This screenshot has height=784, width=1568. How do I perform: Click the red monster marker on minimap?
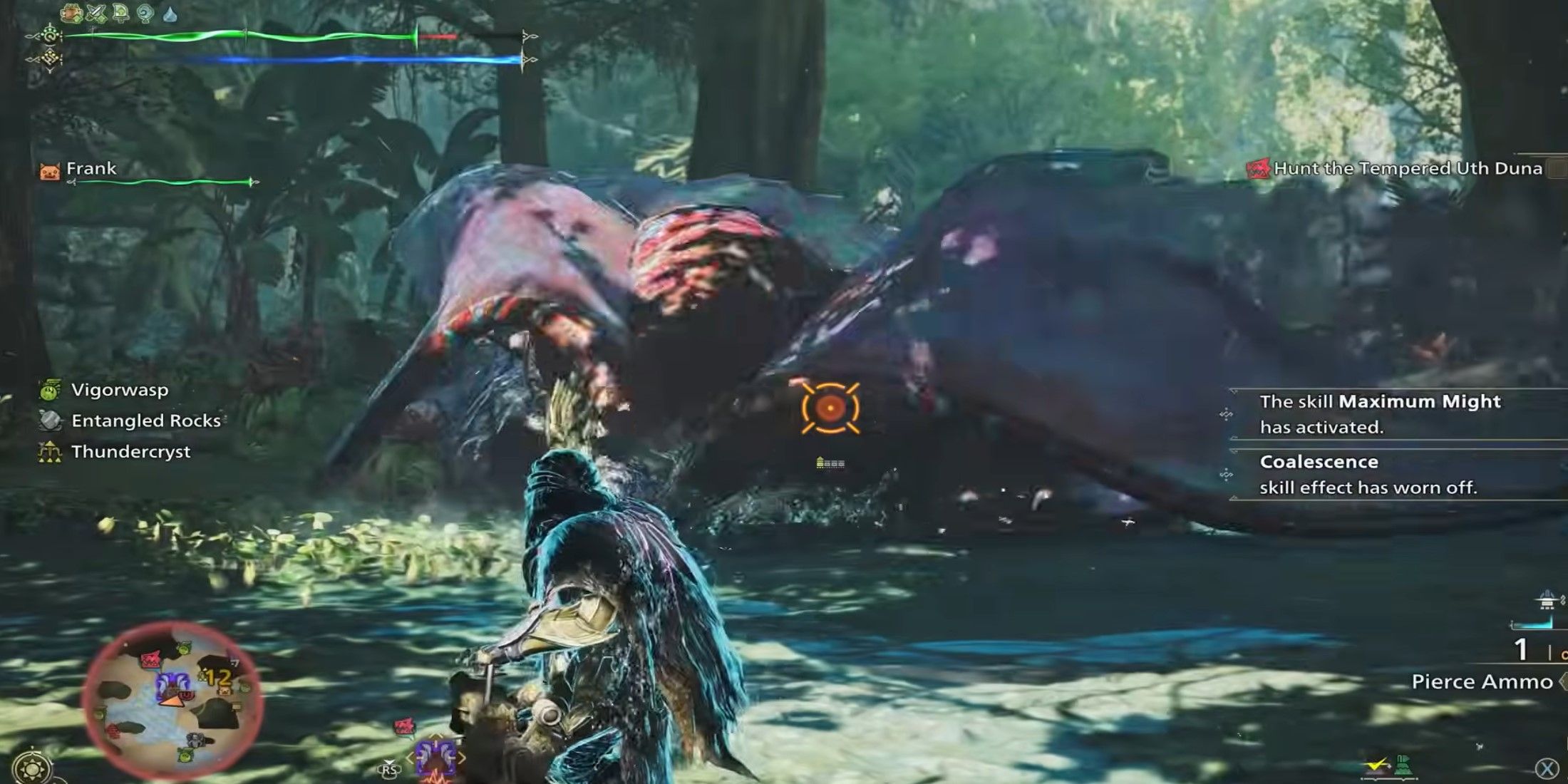point(152,659)
